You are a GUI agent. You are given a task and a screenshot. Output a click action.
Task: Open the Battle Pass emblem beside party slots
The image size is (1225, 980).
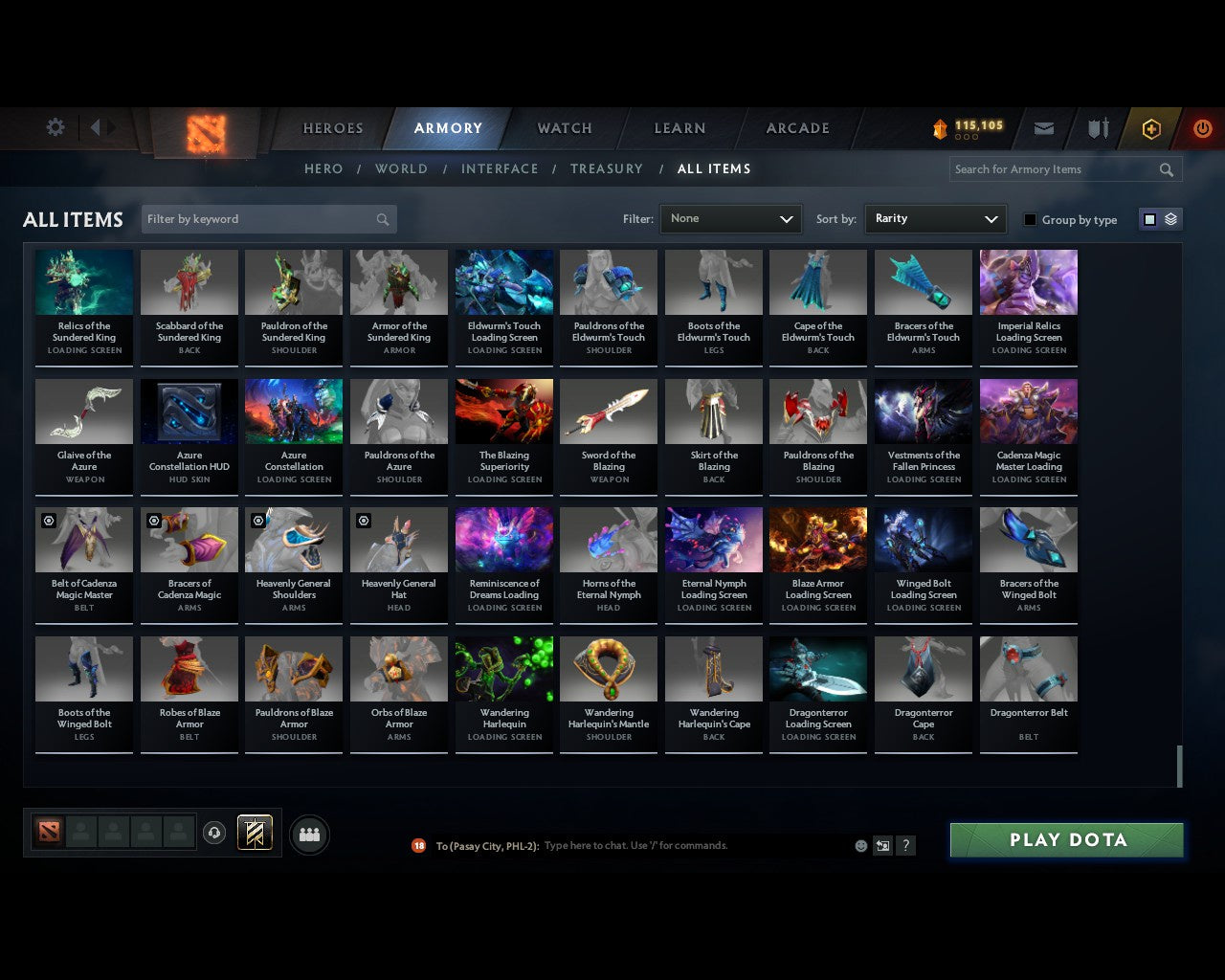[x=254, y=832]
